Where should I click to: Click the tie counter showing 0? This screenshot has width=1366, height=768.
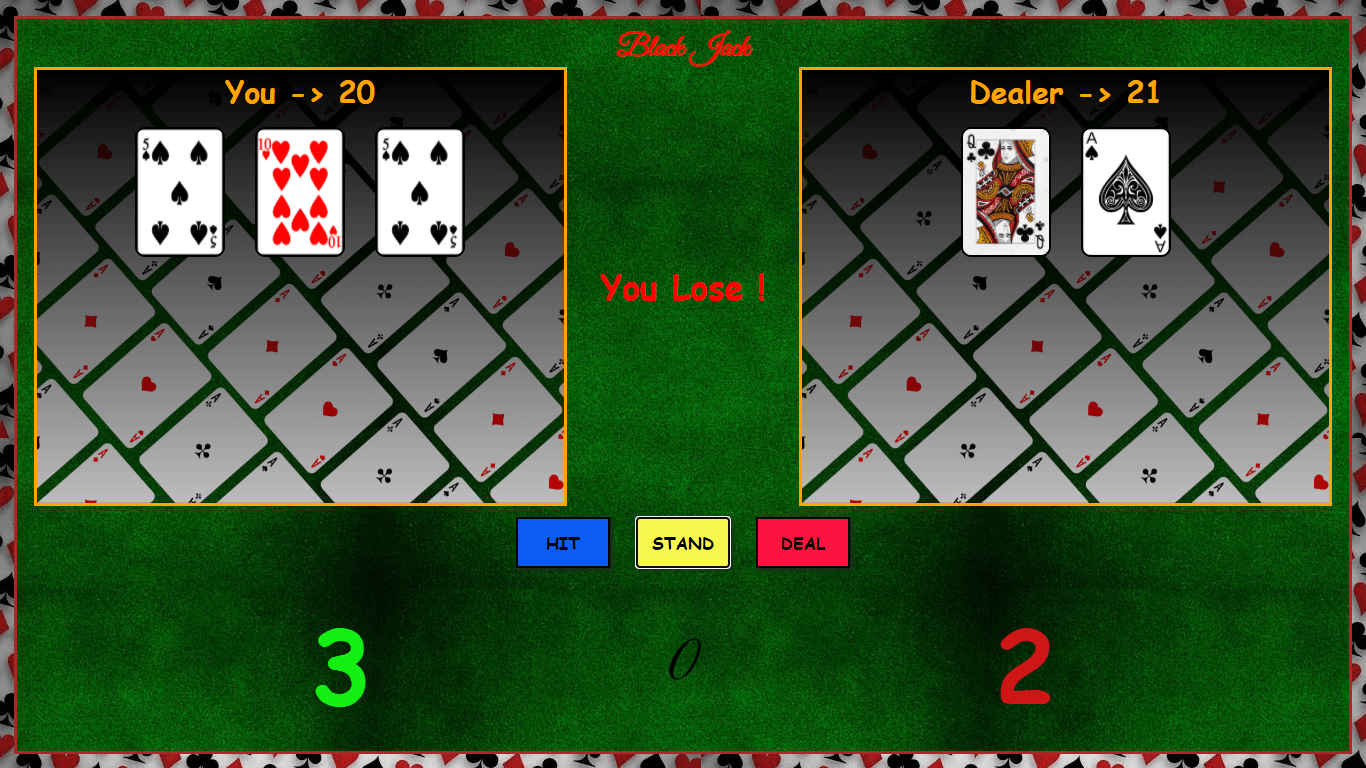(x=683, y=660)
